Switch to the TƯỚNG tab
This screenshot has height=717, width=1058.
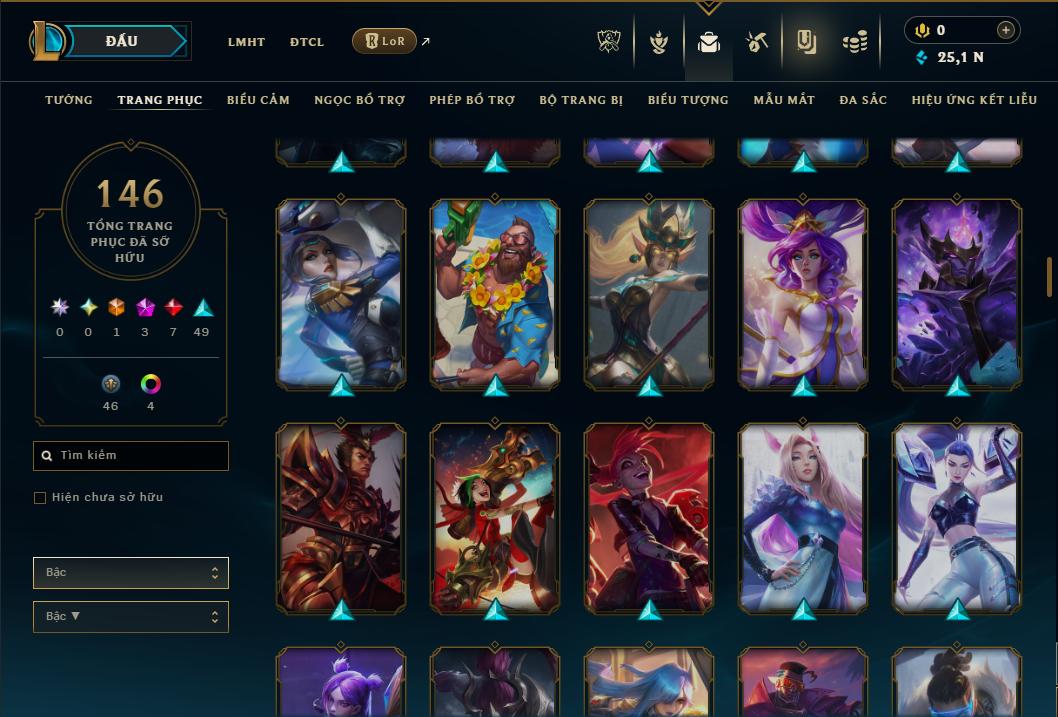tap(69, 100)
